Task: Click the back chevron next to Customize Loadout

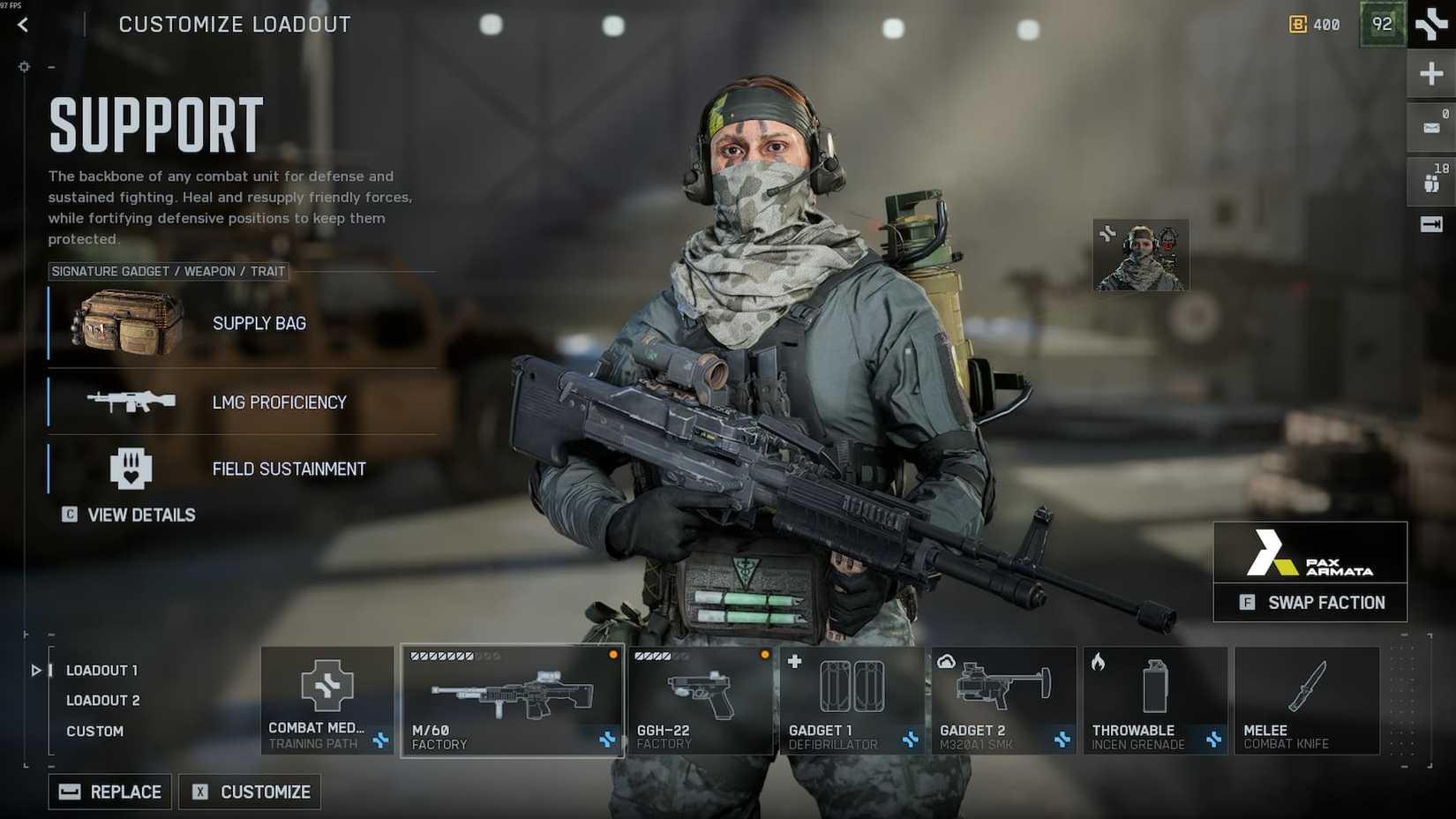Action: point(22,25)
